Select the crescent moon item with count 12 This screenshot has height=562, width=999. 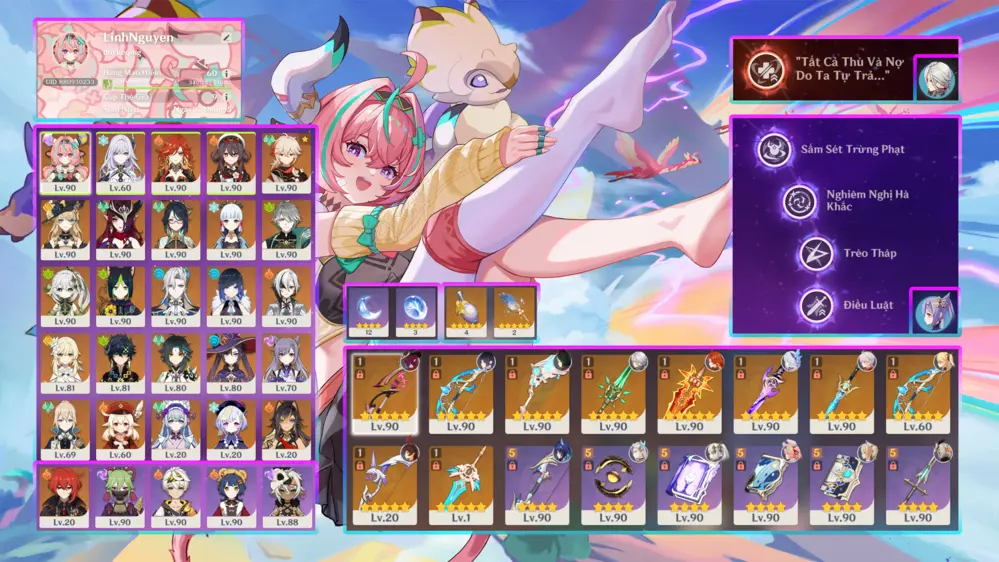pyautogui.click(x=366, y=310)
